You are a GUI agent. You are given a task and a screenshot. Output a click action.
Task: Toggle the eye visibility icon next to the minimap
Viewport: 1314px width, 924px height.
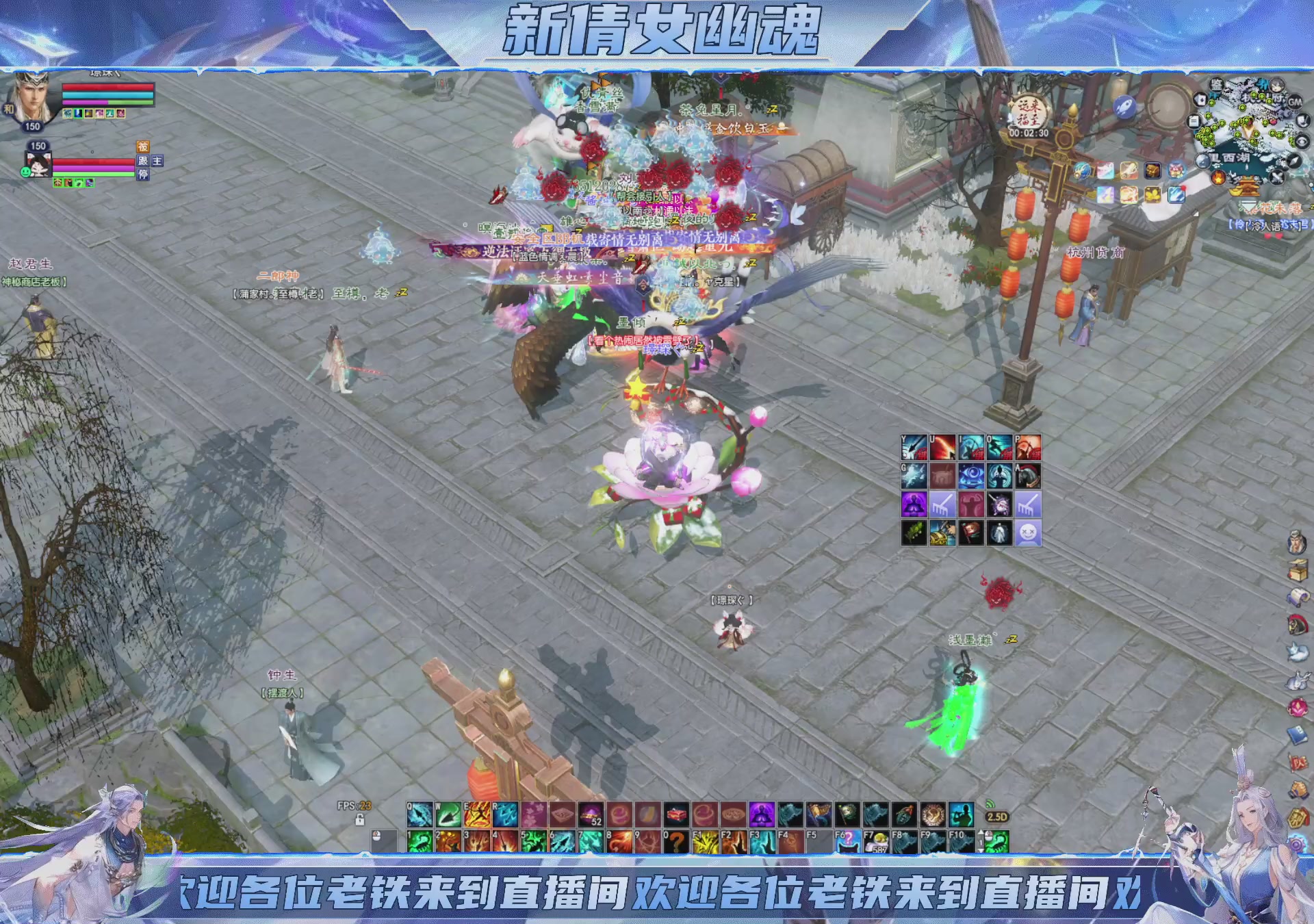coord(1301,141)
